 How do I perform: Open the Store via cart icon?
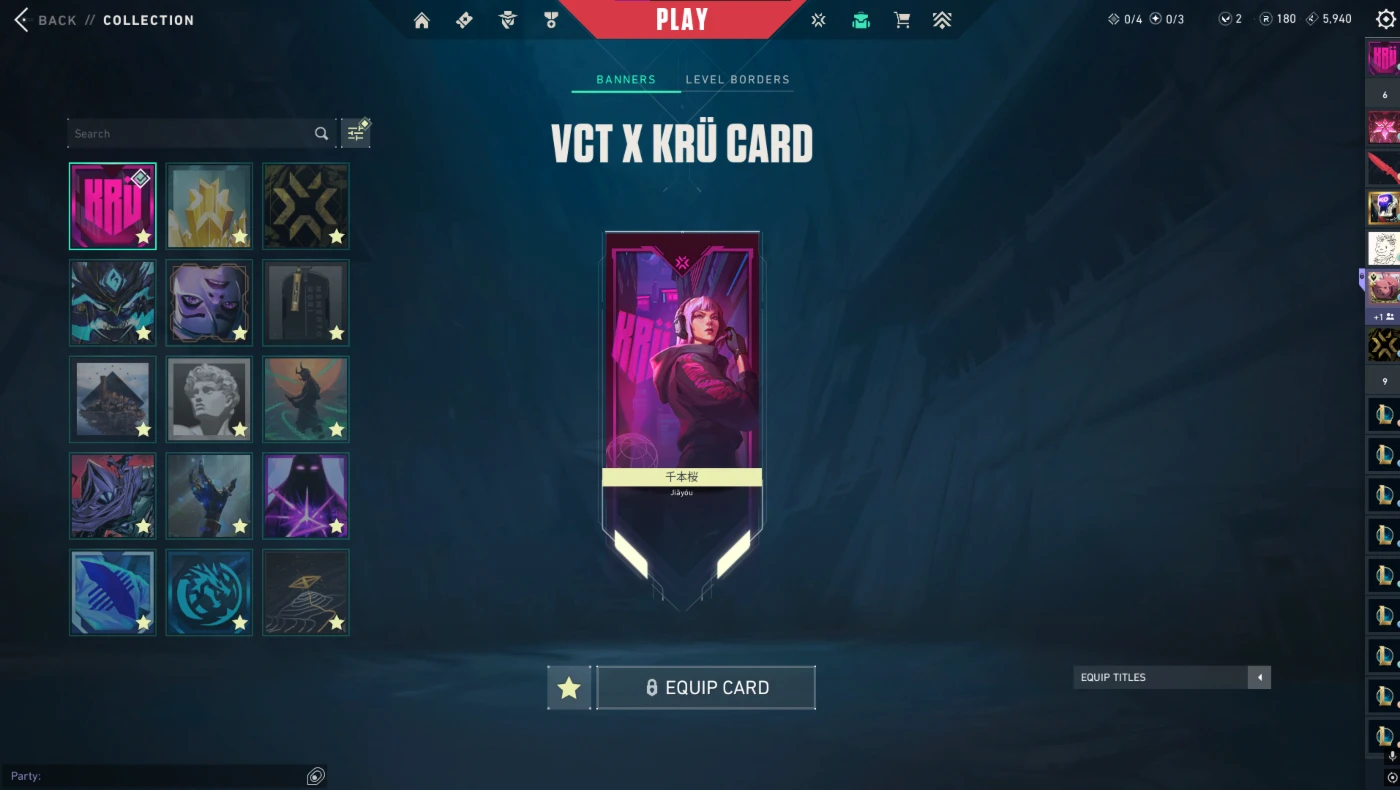(x=901, y=19)
